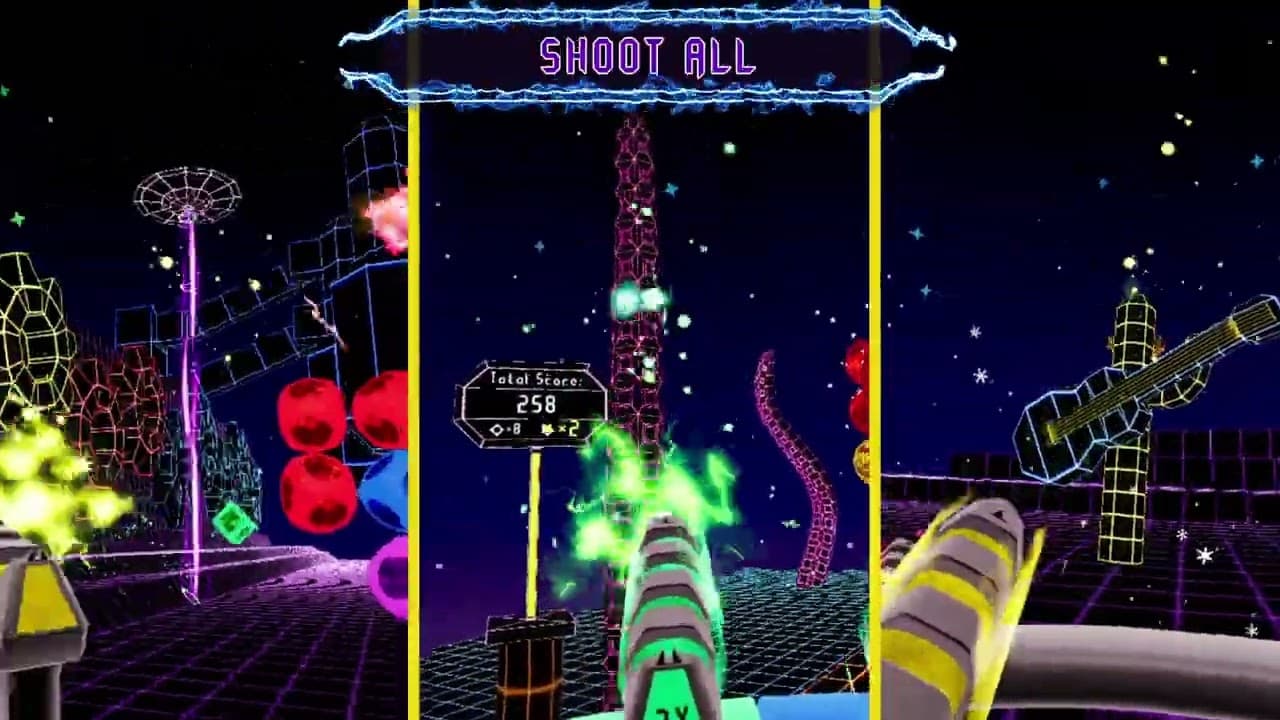Shoot the topmost red balloon cluster
This screenshot has height=720, width=1280.
(x=350, y=410)
